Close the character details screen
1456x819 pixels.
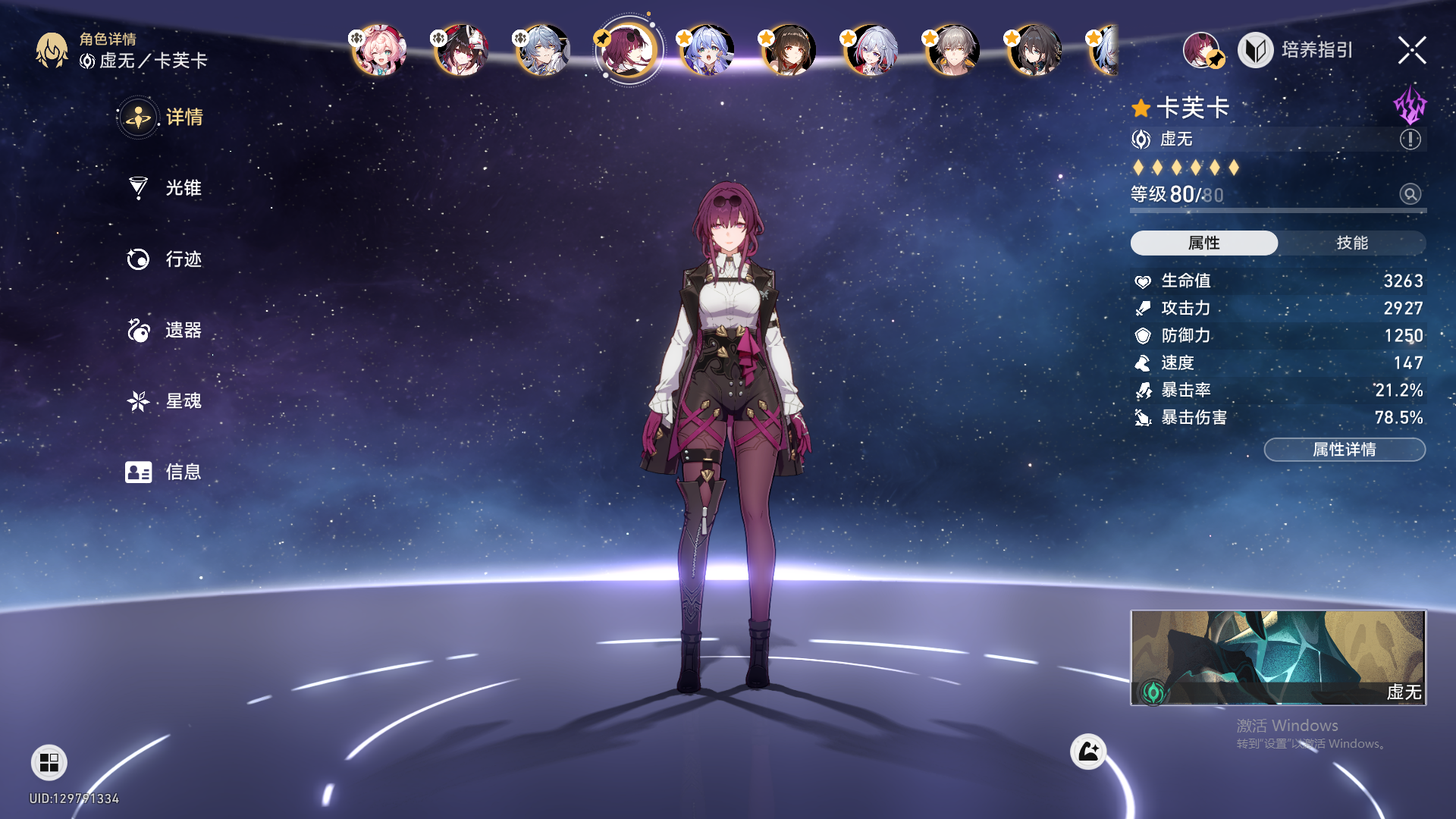tap(1411, 51)
